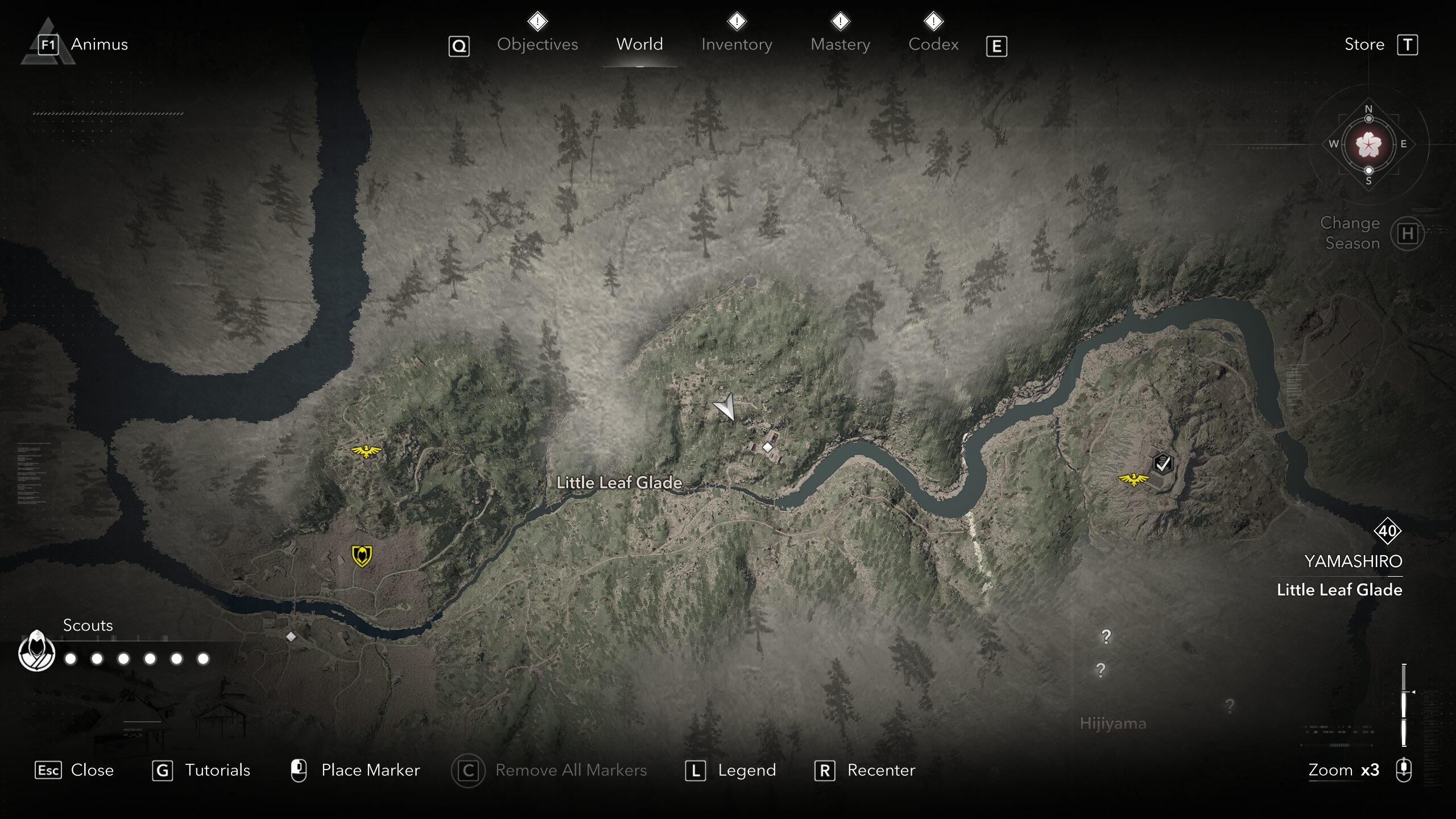The height and width of the screenshot is (819, 1456).
Task: Click the checkmarked completed location marker
Action: (1163, 464)
